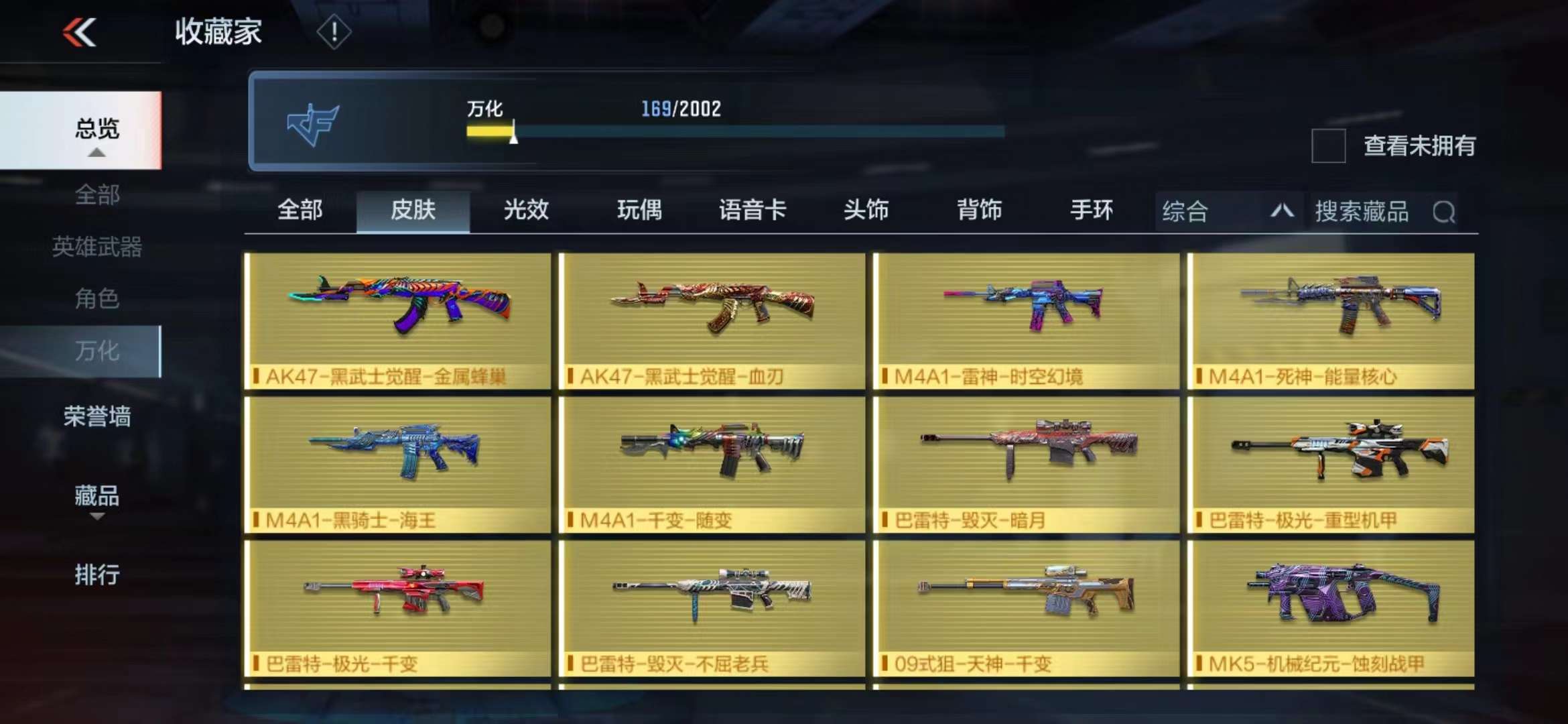
Task: Open the 综合 sort dropdown
Action: (1228, 212)
